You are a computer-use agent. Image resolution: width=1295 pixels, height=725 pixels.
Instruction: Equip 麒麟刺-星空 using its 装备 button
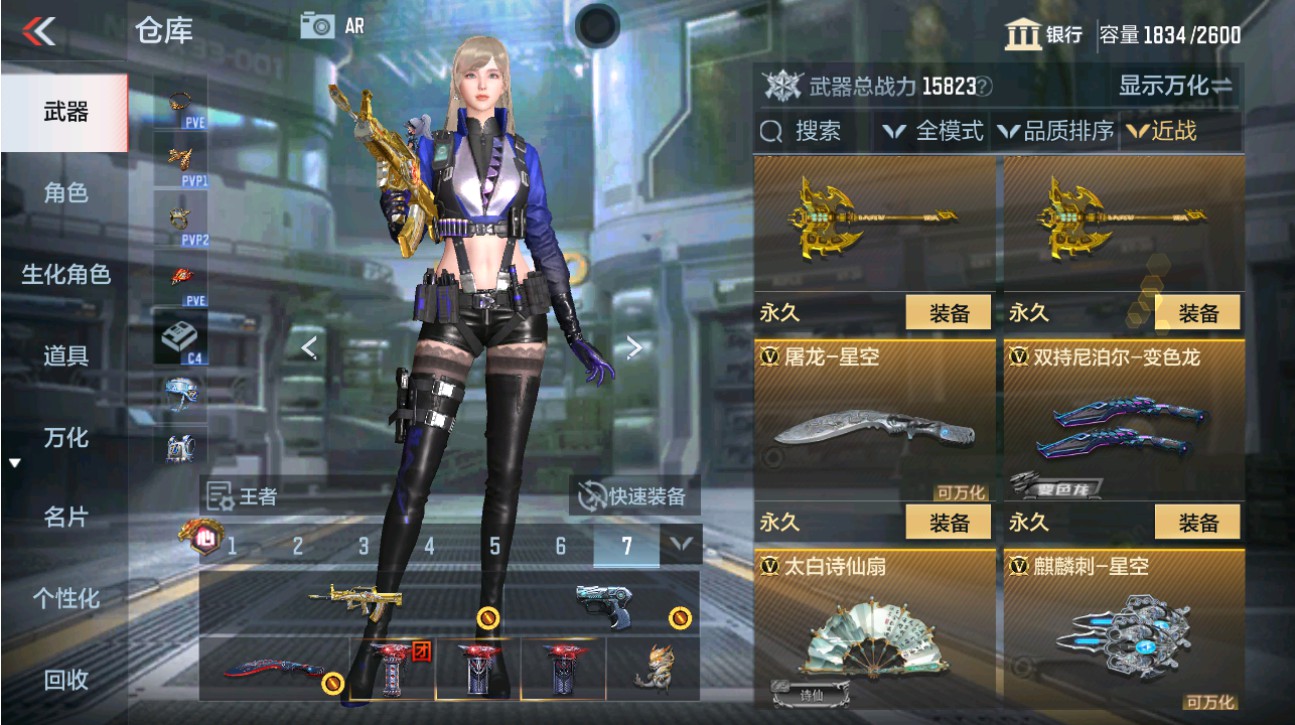pos(1198,522)
